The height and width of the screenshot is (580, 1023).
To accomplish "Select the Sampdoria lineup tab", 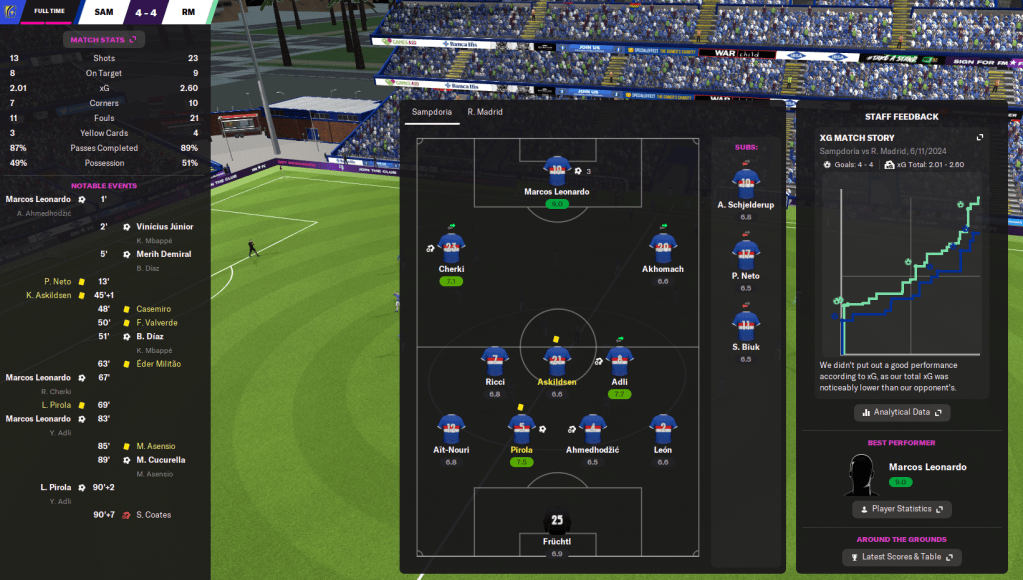I will point(433,112).
